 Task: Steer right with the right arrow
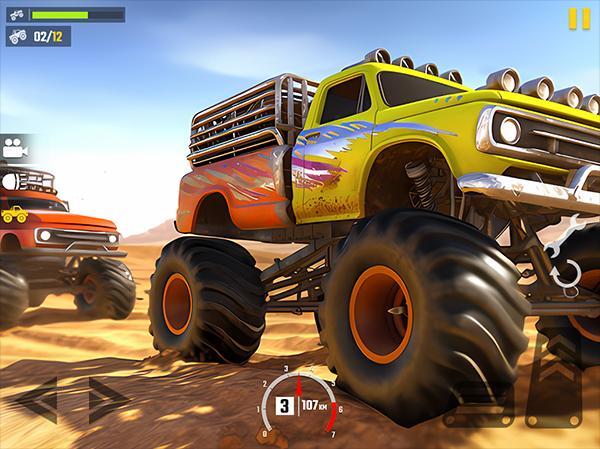click(108, 401)
